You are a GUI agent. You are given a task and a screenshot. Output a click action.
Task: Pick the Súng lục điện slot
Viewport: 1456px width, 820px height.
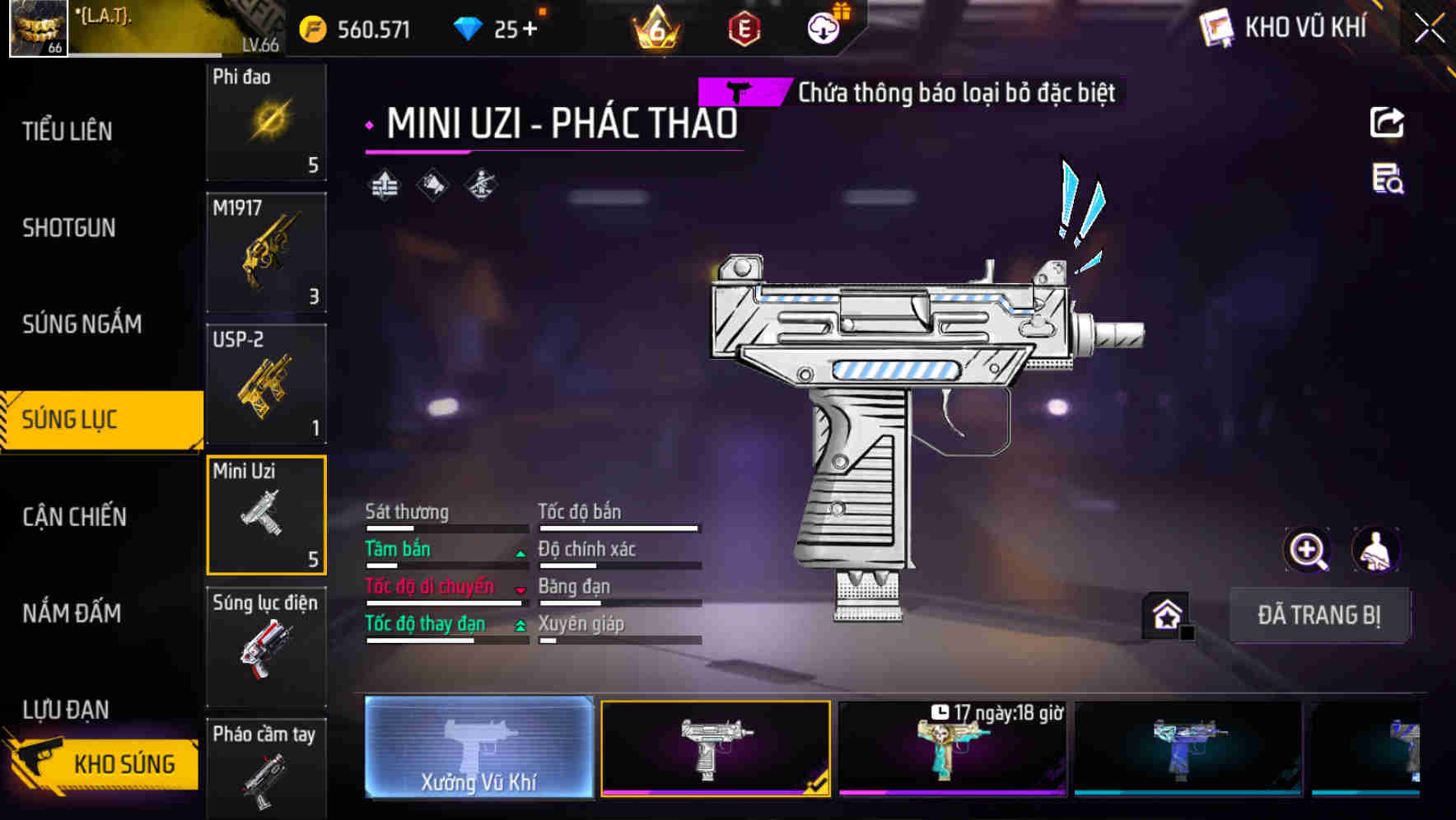(266, 646)
